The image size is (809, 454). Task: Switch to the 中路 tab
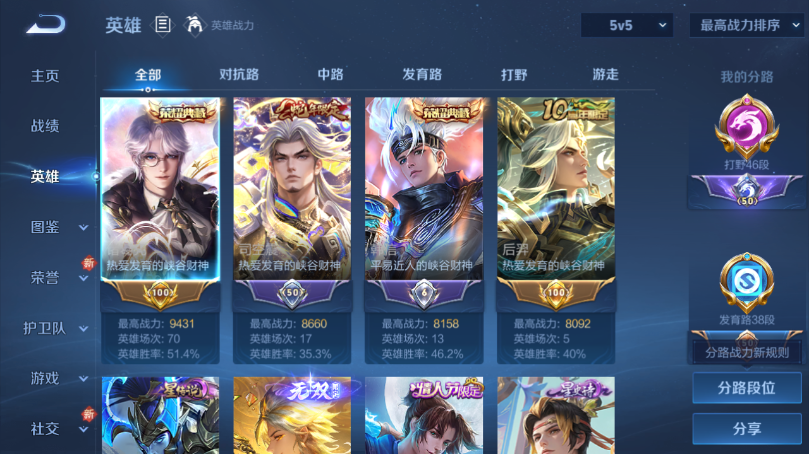pos(330,75)
